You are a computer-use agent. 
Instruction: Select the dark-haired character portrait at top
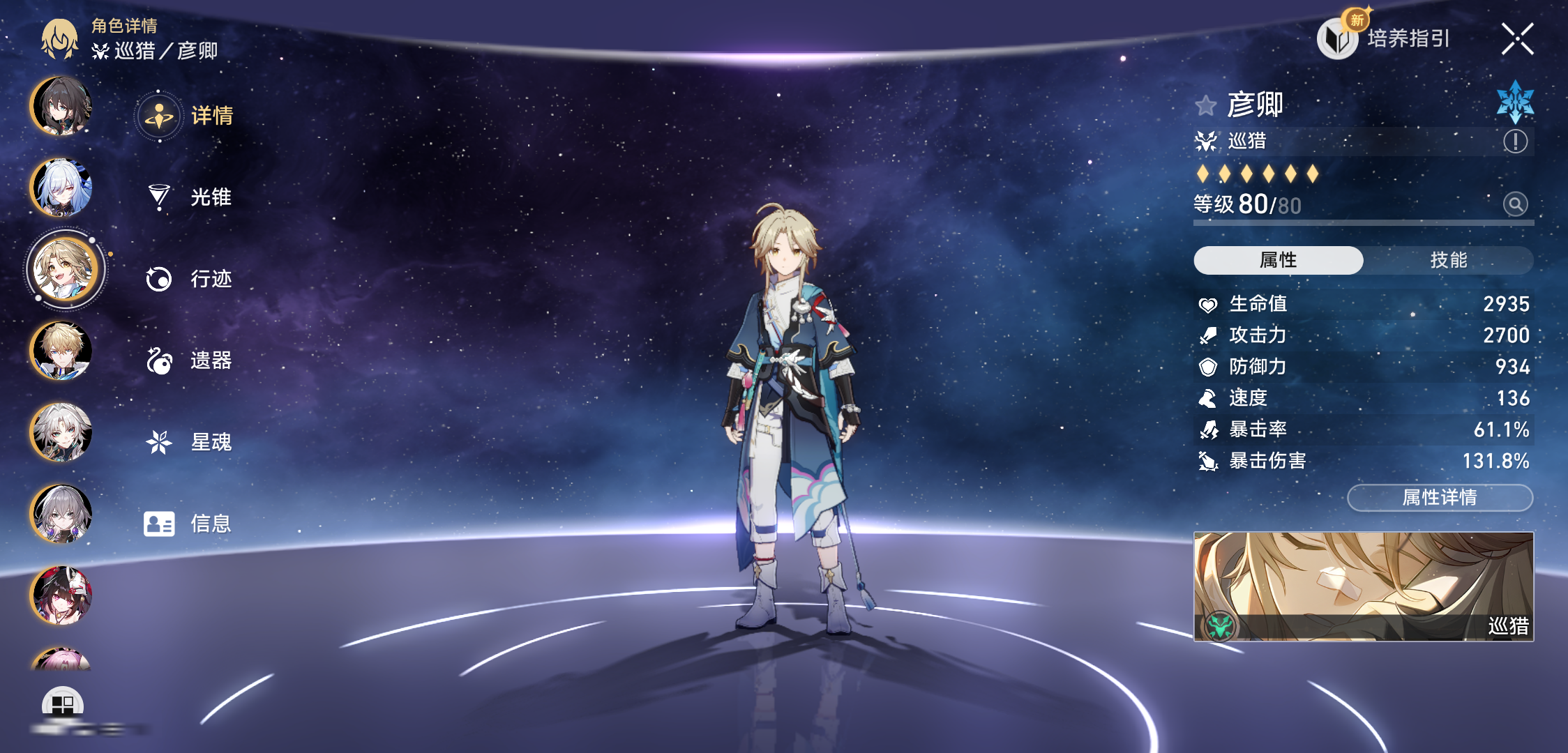(x=61, y=106)
